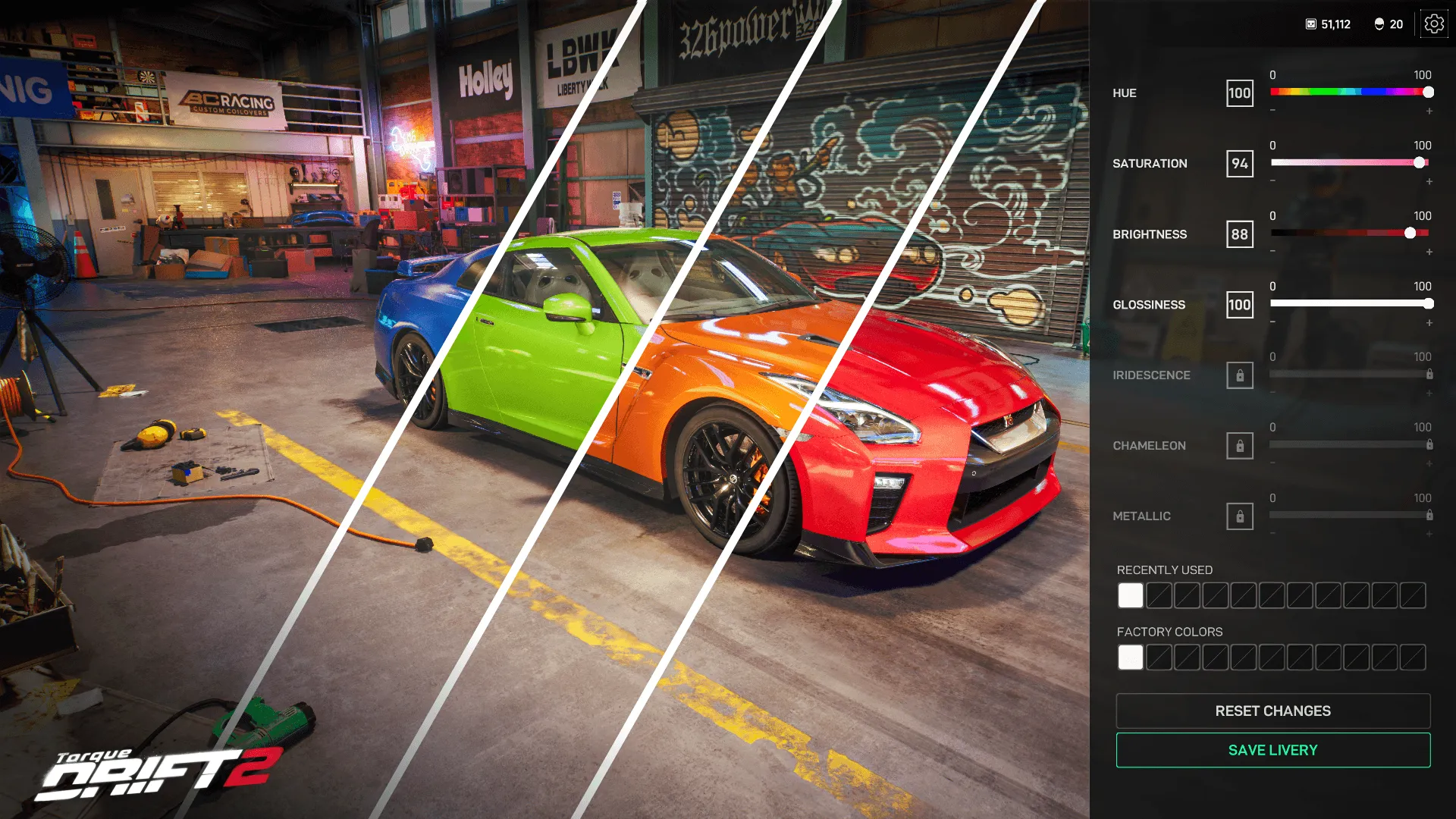1456x819 pixels.
Task: Save the livery
Action: (1273, 750)
